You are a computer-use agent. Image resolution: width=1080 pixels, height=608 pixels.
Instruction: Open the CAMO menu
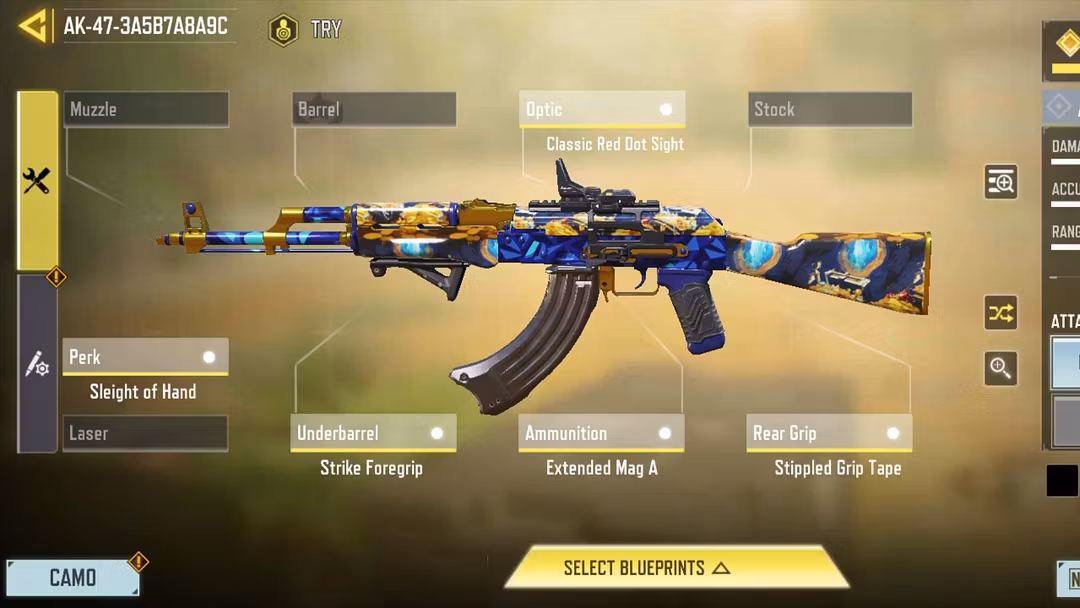73,577
